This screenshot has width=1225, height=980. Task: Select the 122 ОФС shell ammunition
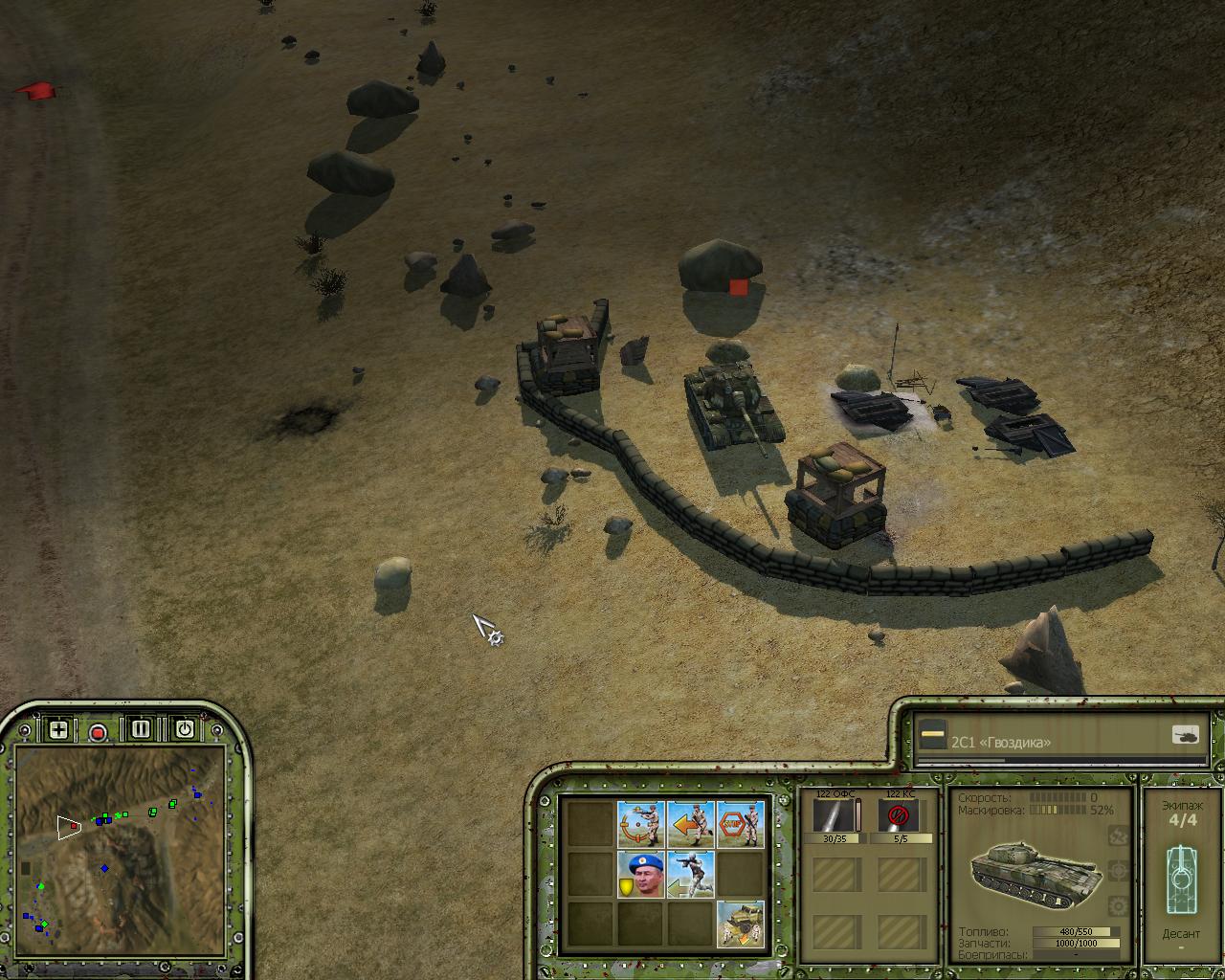click(x=835, y=816)
